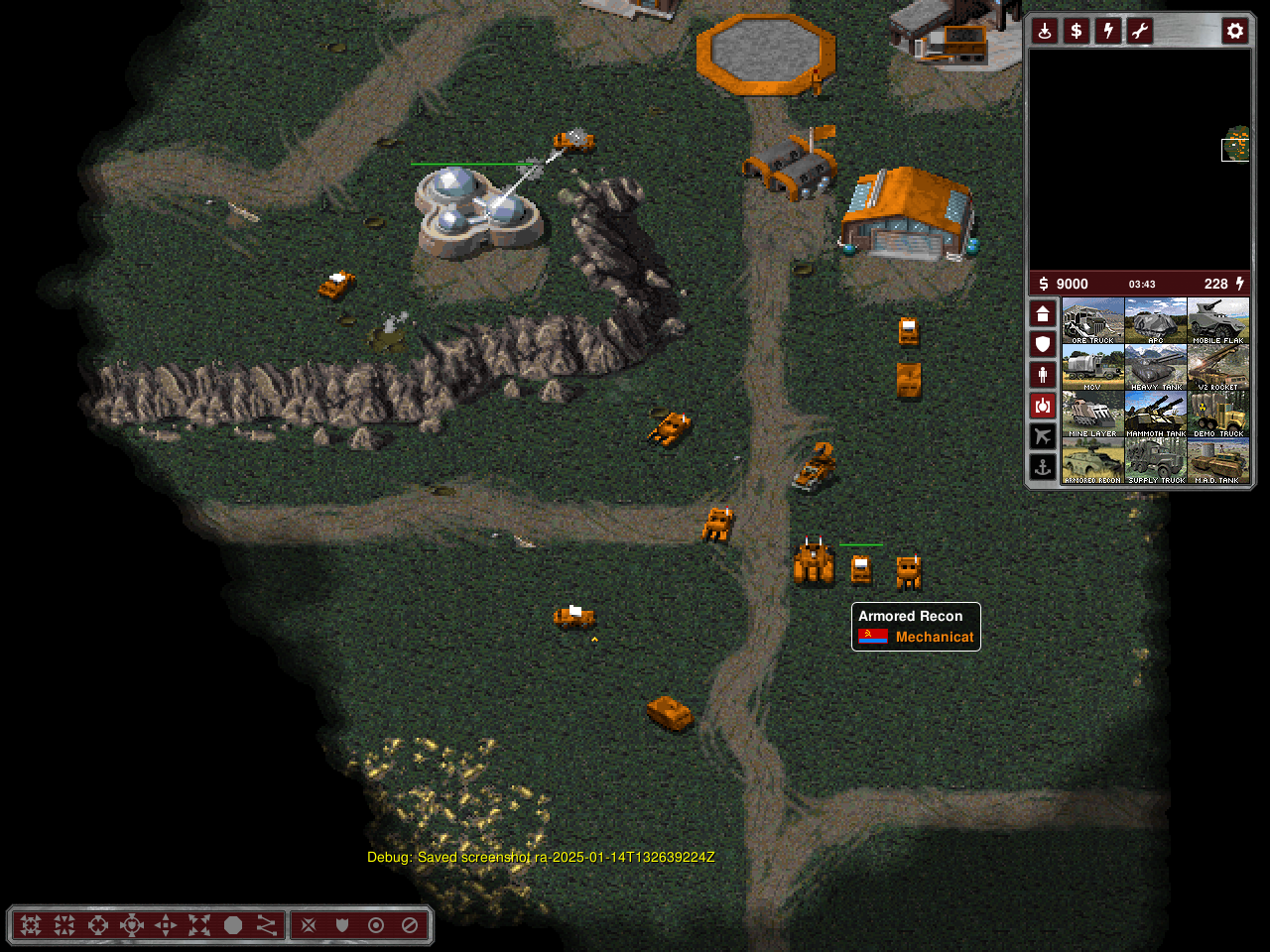The image size is (1270, 952).
Task: Open the options menu via gear icon
Action: tap(1234, 31)
